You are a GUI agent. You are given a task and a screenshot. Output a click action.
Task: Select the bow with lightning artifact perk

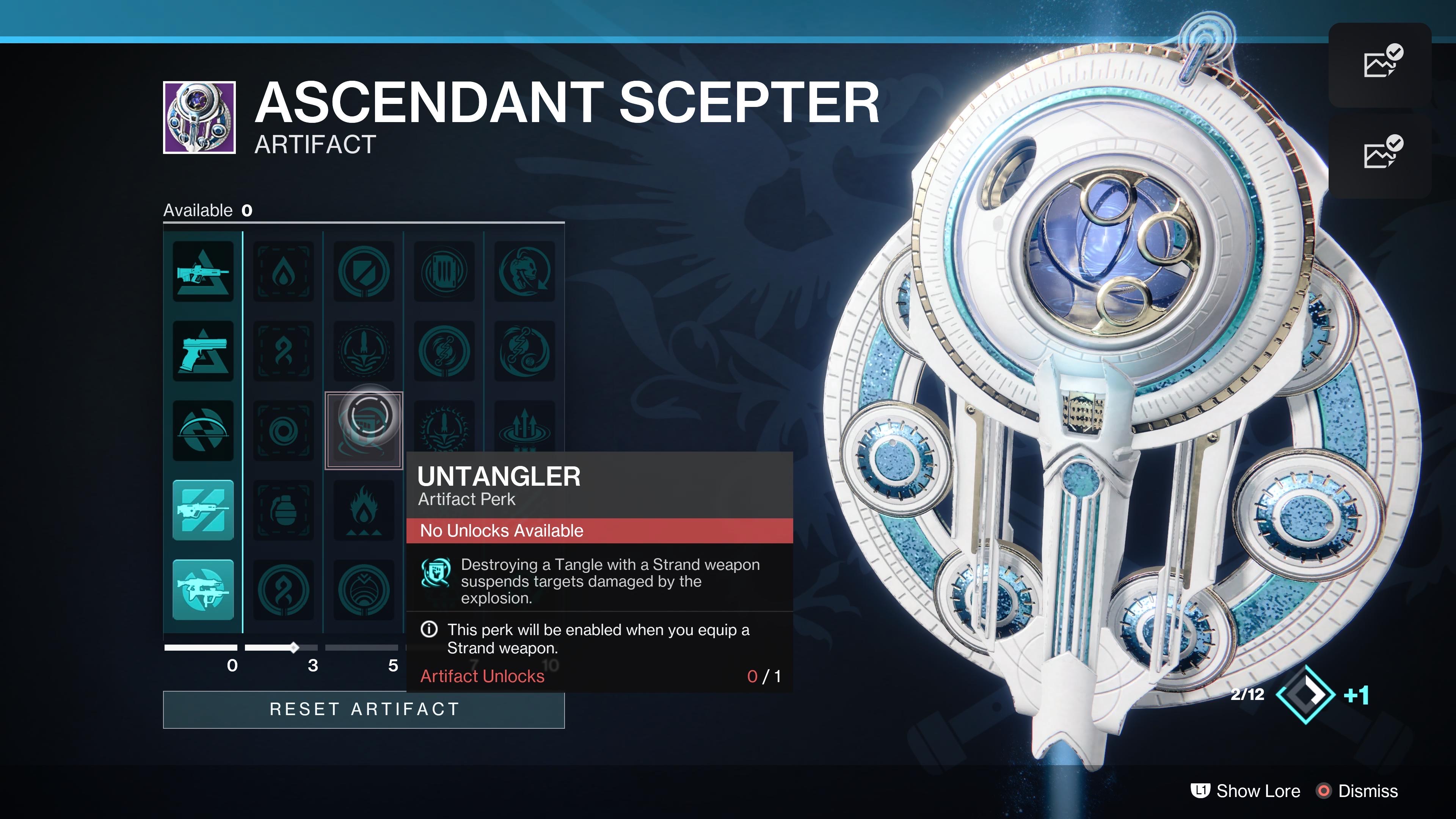click(x=203, y=431)
